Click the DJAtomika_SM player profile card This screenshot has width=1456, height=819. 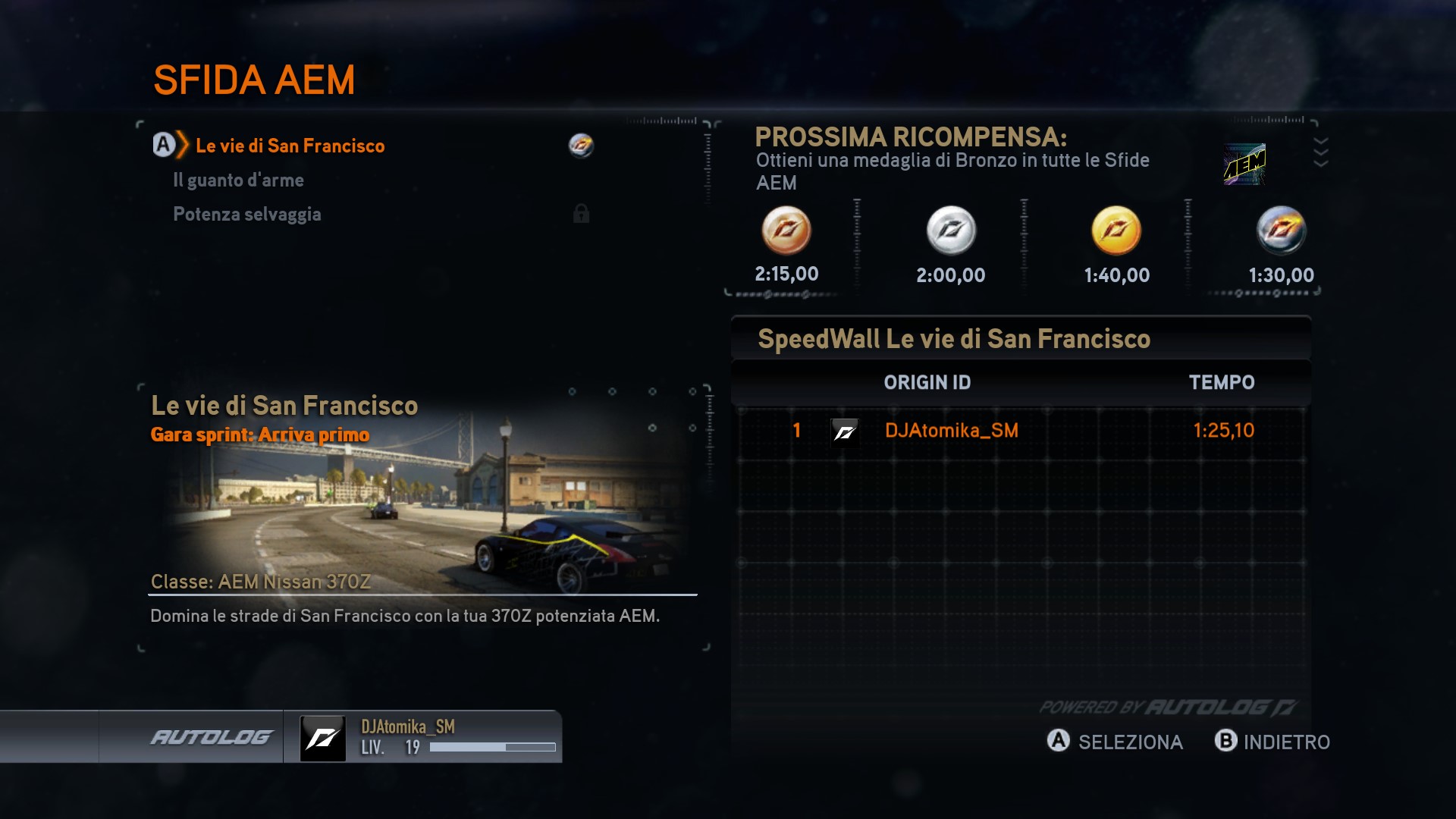pos(428,737)
